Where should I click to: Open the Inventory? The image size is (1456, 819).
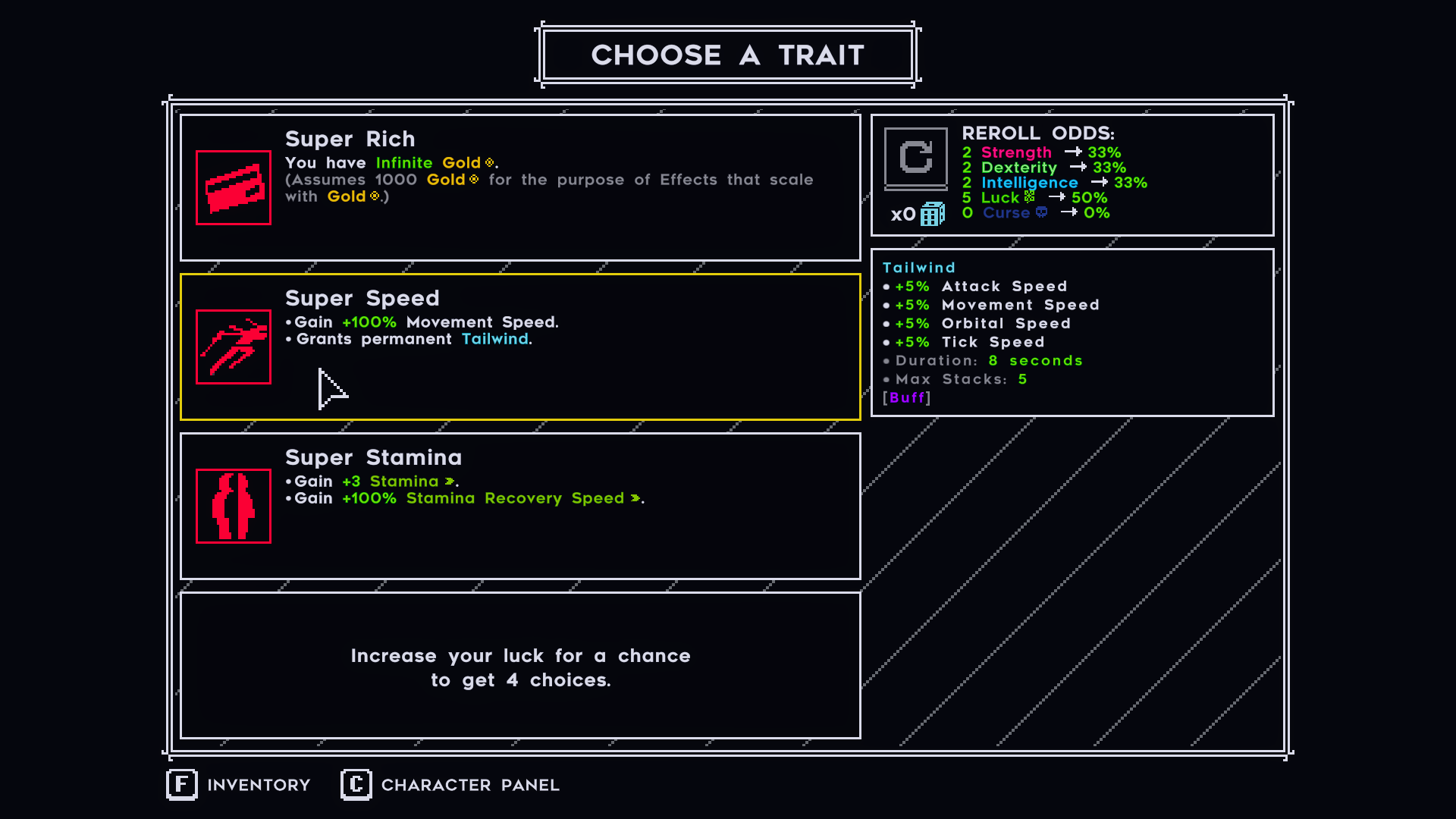pyautogui.click(x=258, y=785)
